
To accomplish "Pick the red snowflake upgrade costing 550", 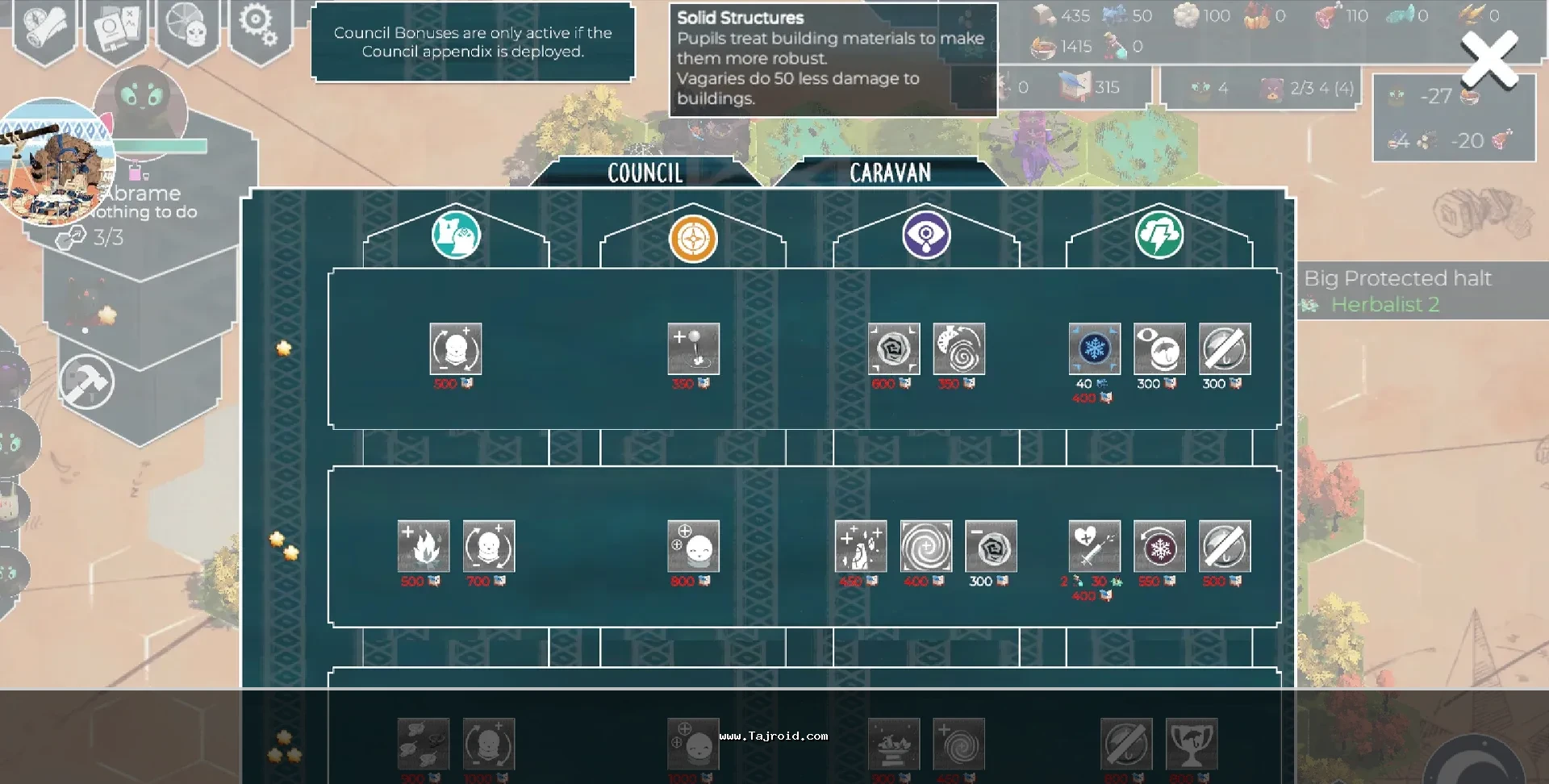I will click(1159, 546).
